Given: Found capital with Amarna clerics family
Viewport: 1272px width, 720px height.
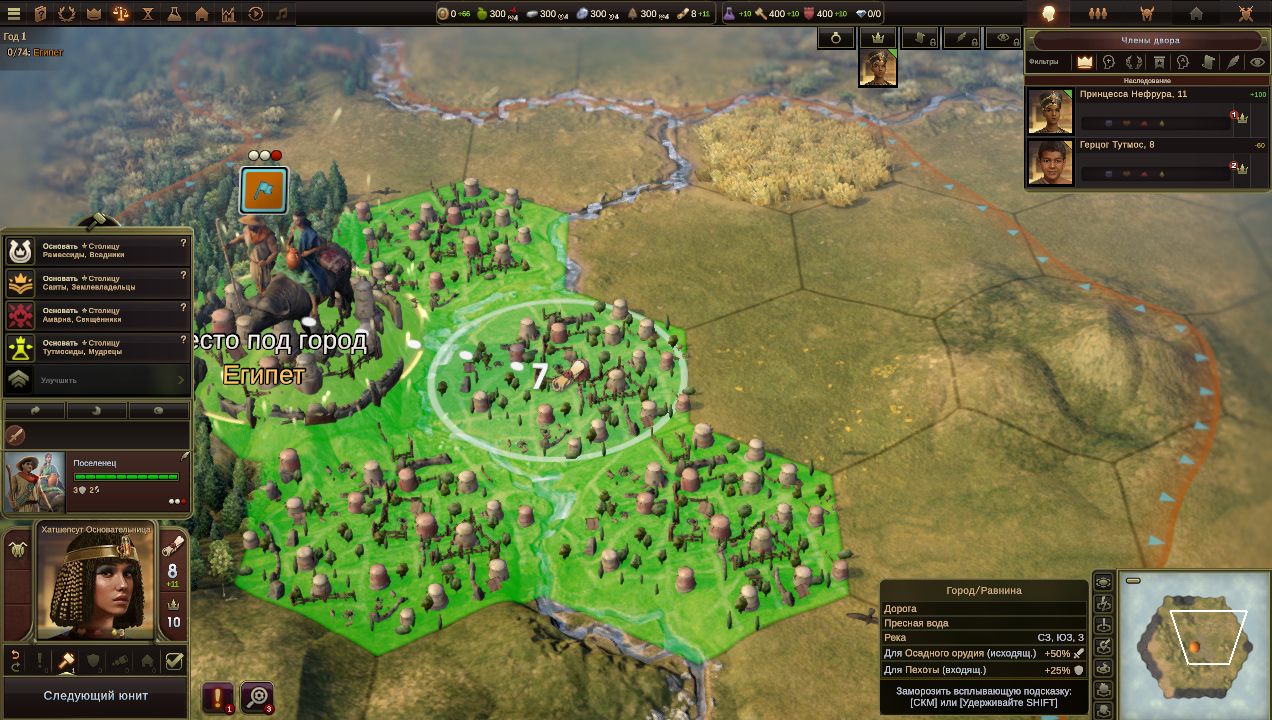Looking at the screenshot, I should (97, 315).
